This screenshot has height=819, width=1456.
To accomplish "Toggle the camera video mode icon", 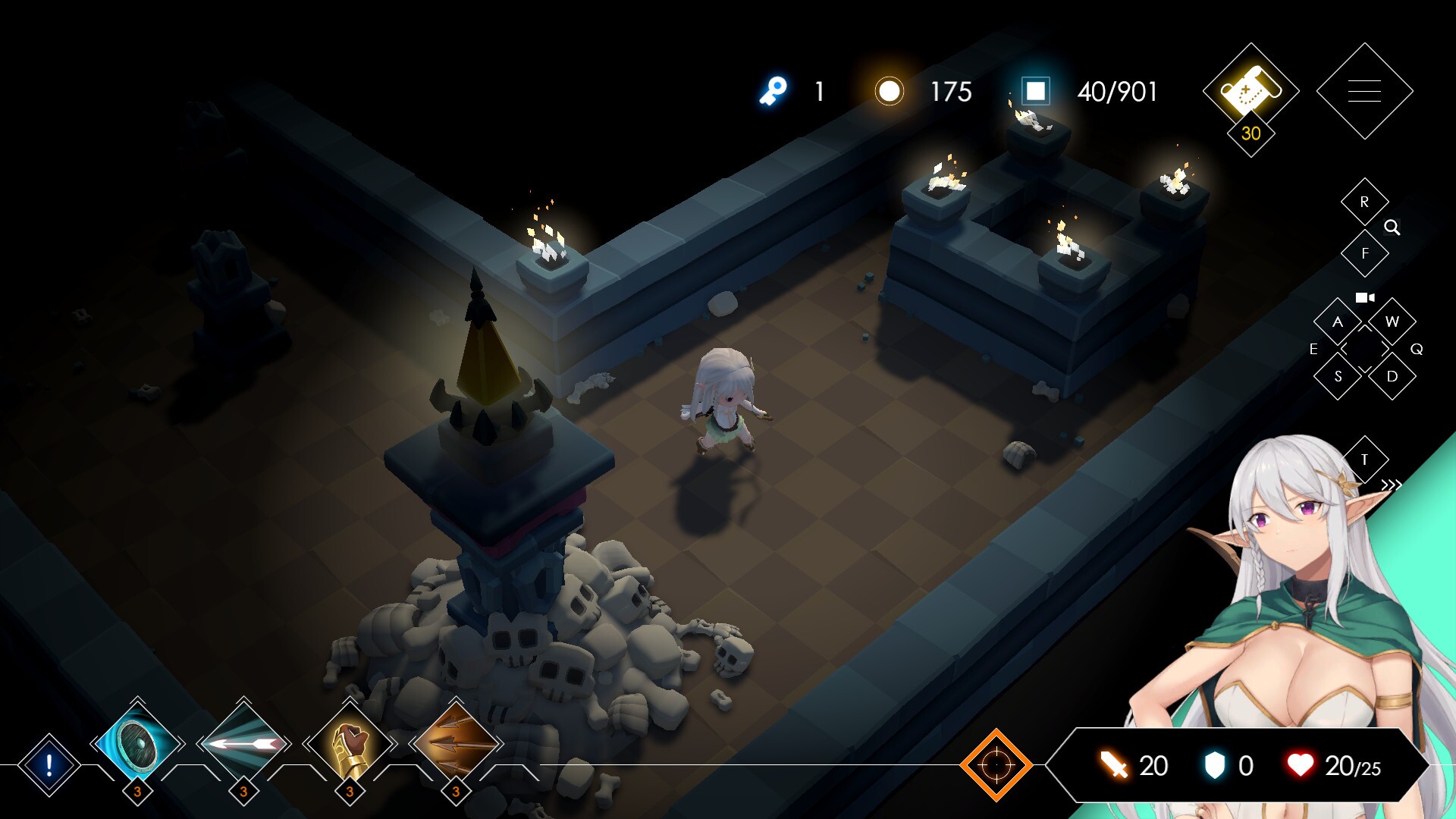I will click(x=1364, y=297).
